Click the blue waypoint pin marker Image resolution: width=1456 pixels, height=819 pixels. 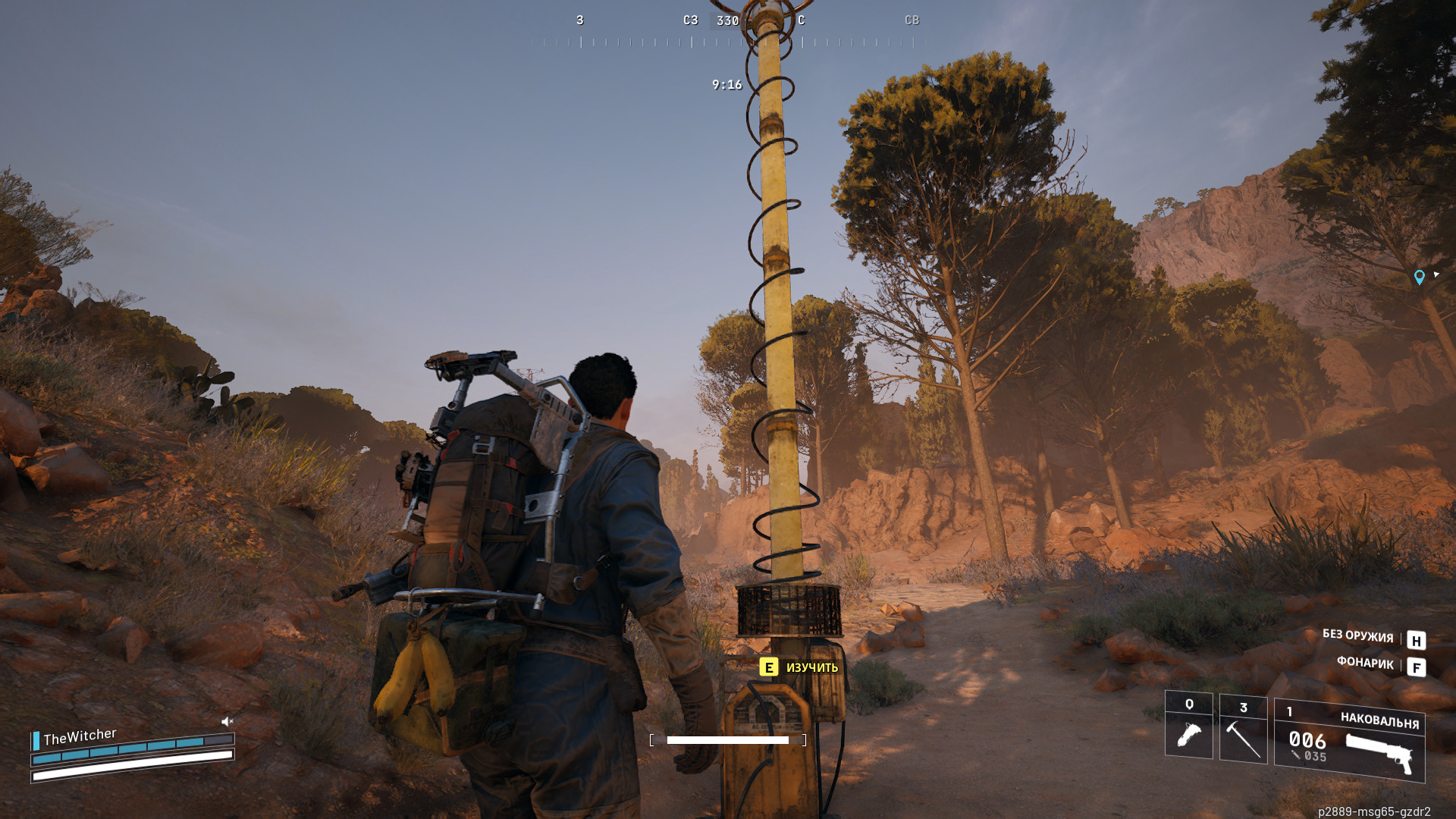[1419, 278]
